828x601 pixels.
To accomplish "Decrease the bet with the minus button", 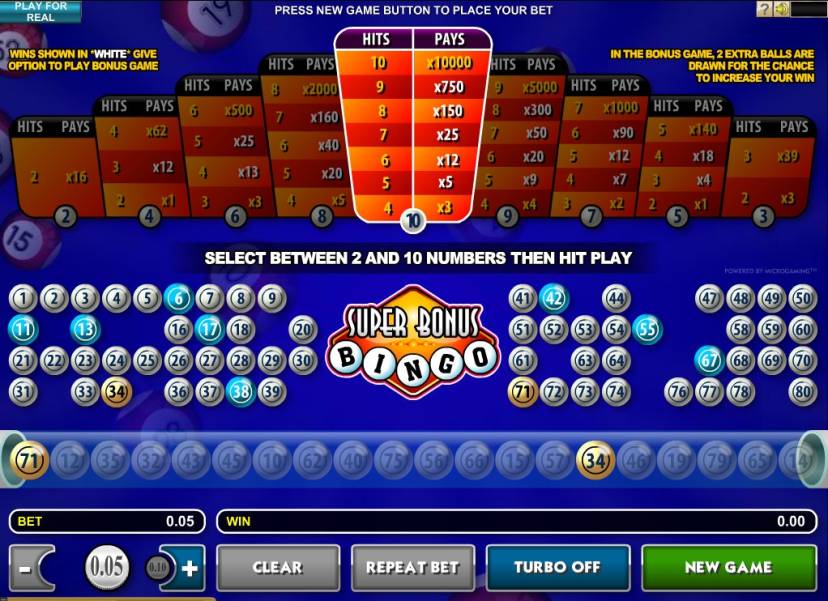I will point(24,568).
